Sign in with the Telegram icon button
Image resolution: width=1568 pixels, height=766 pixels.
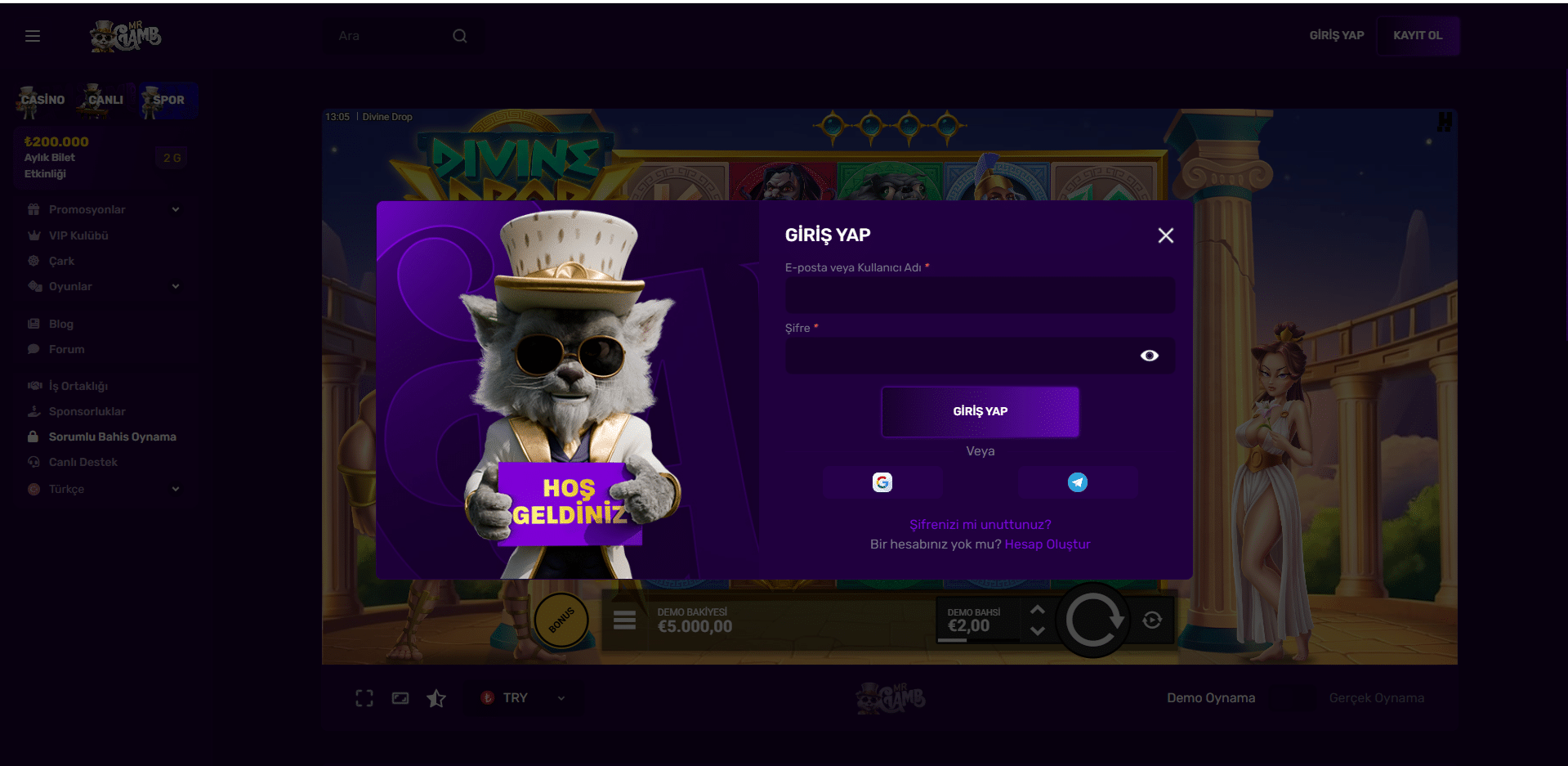pos(1078,482)
